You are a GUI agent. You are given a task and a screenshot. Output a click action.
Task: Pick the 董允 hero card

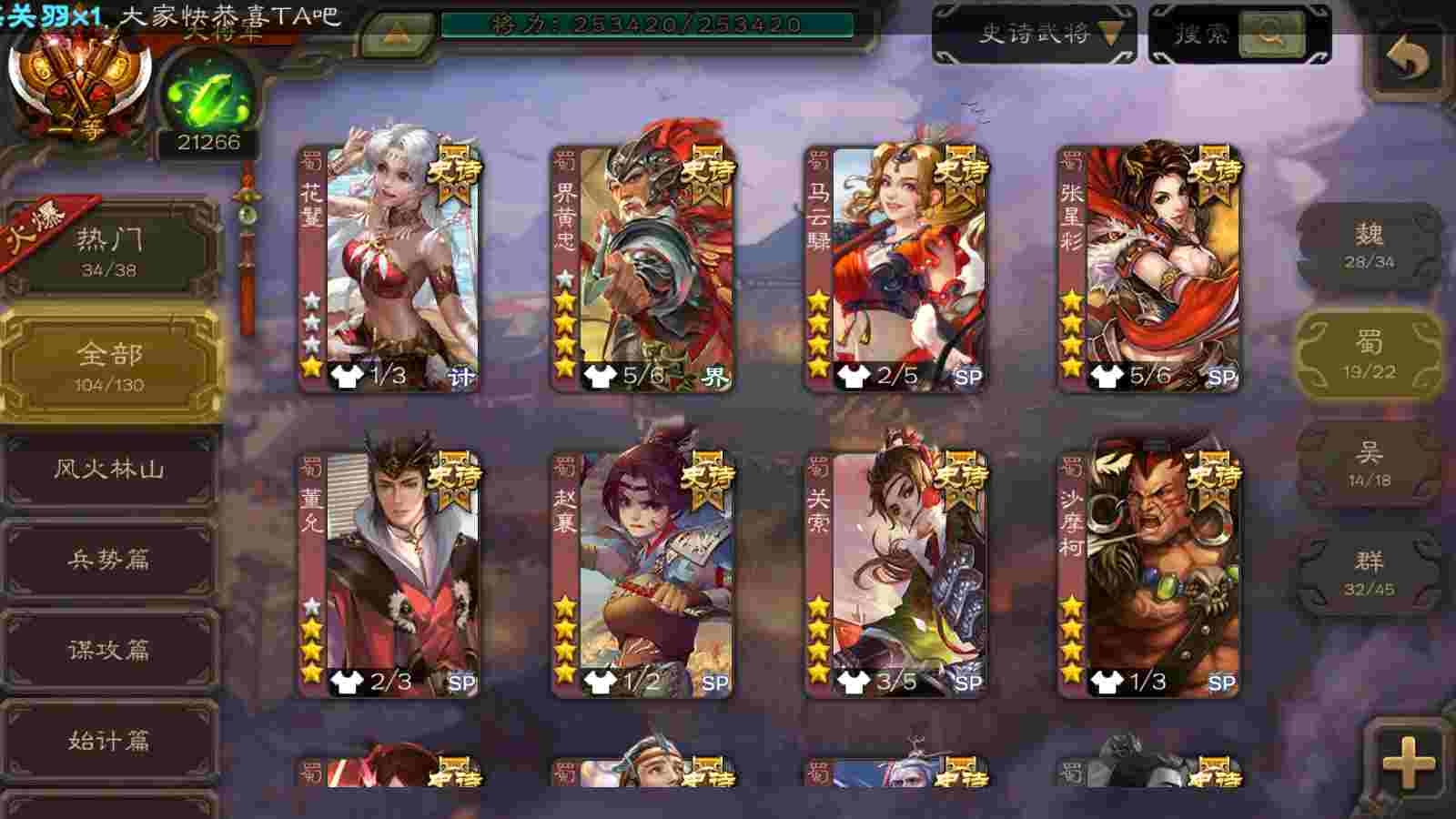391,575
